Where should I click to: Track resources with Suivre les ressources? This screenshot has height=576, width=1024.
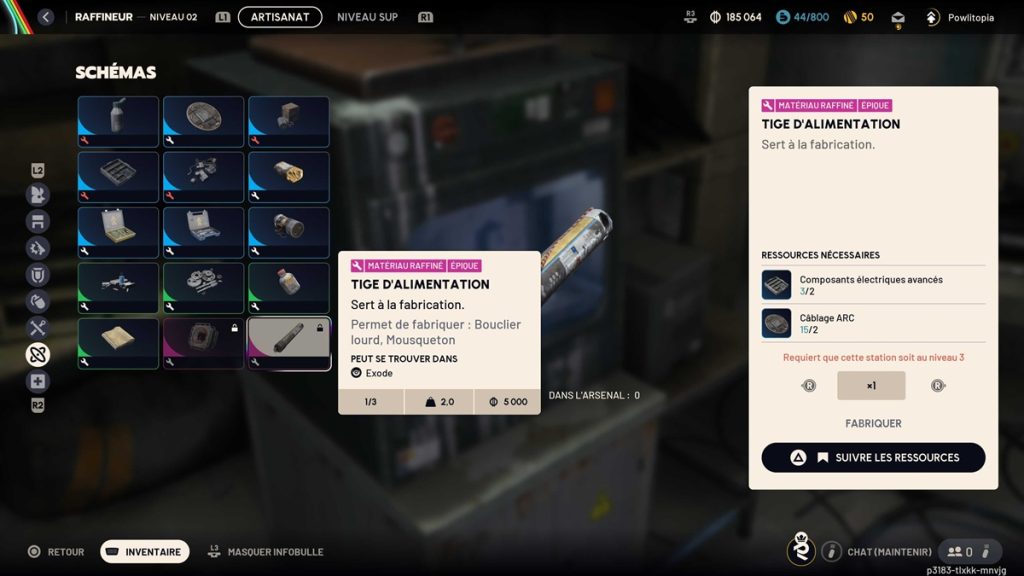point(873,457)
